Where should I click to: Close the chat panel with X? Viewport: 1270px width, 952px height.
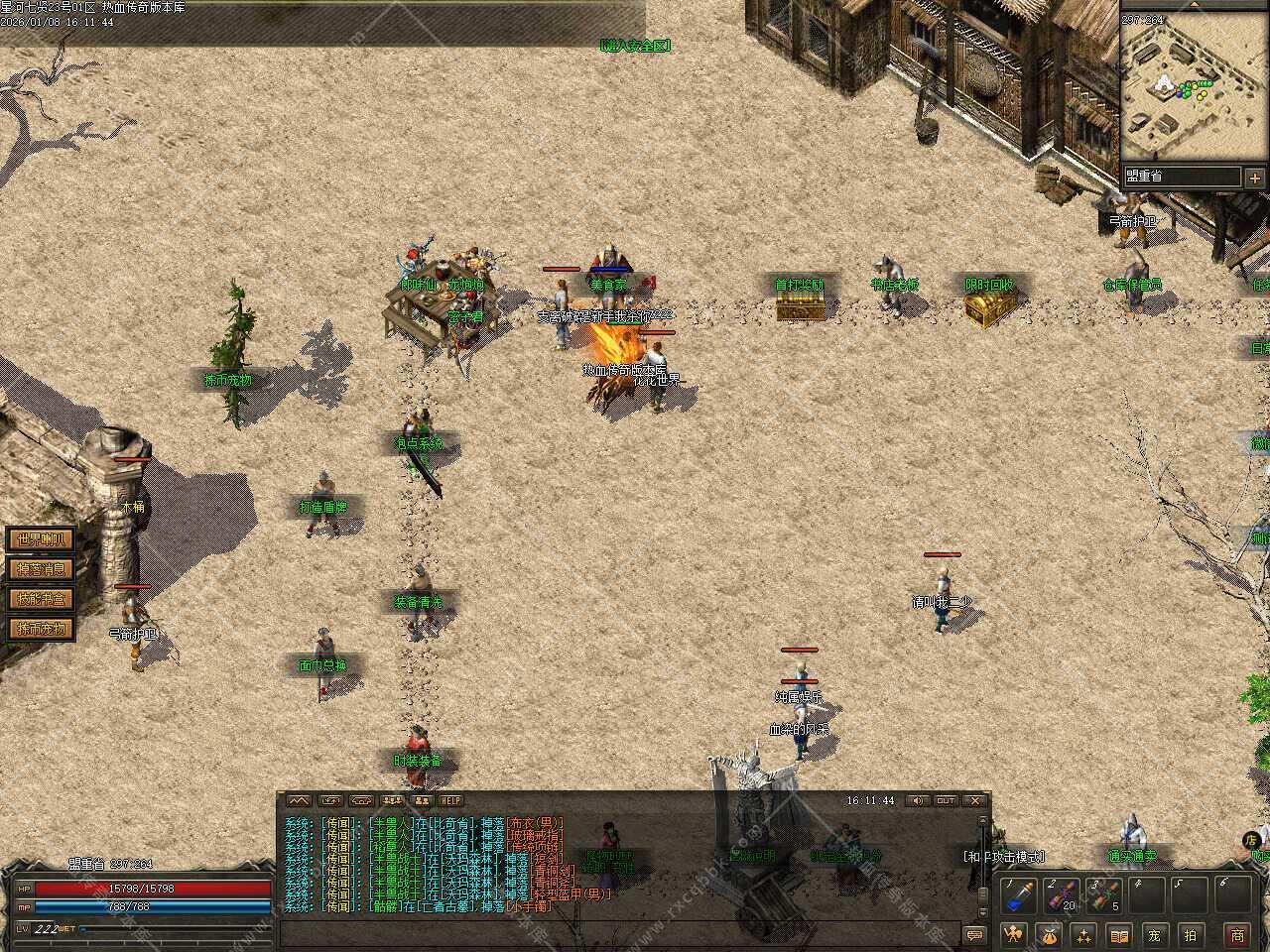coord(975,801)
